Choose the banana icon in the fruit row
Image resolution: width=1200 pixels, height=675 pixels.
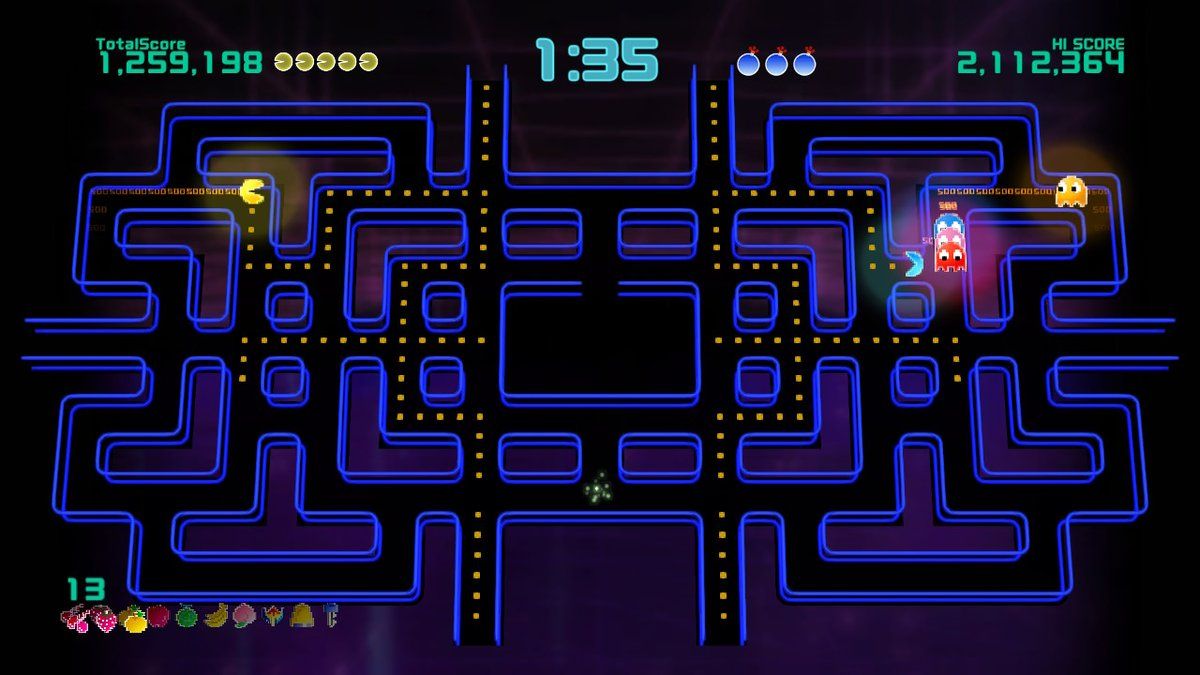(216, 614)
